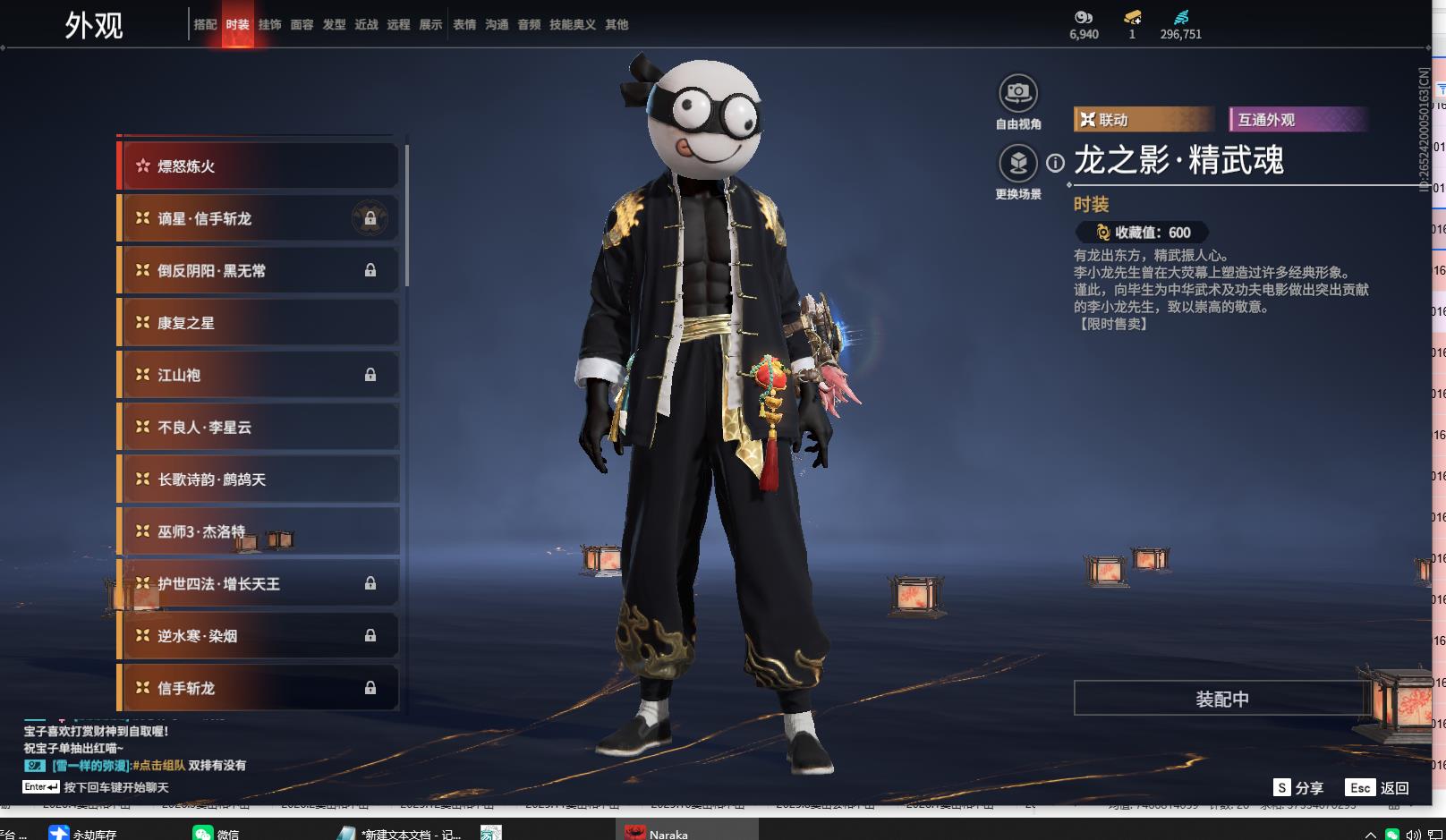Select the 面容 tab
The height and width of the screenshot is (840, 1446).
[302, 25]
